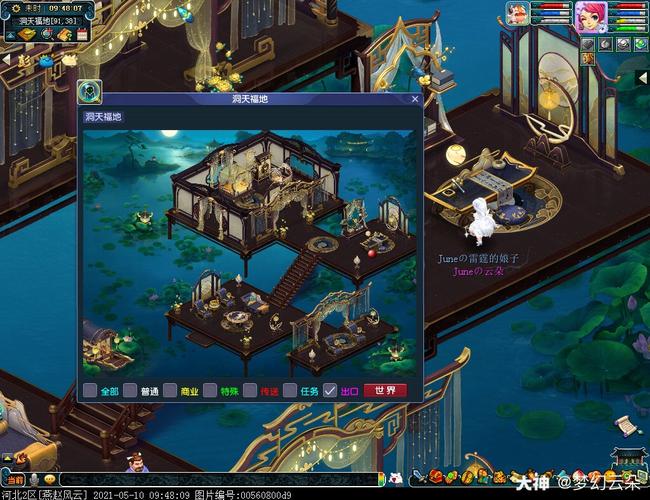Click the 当前 chat channel button
The height and width of the screenshot is (500, 650).
[13, 480]
